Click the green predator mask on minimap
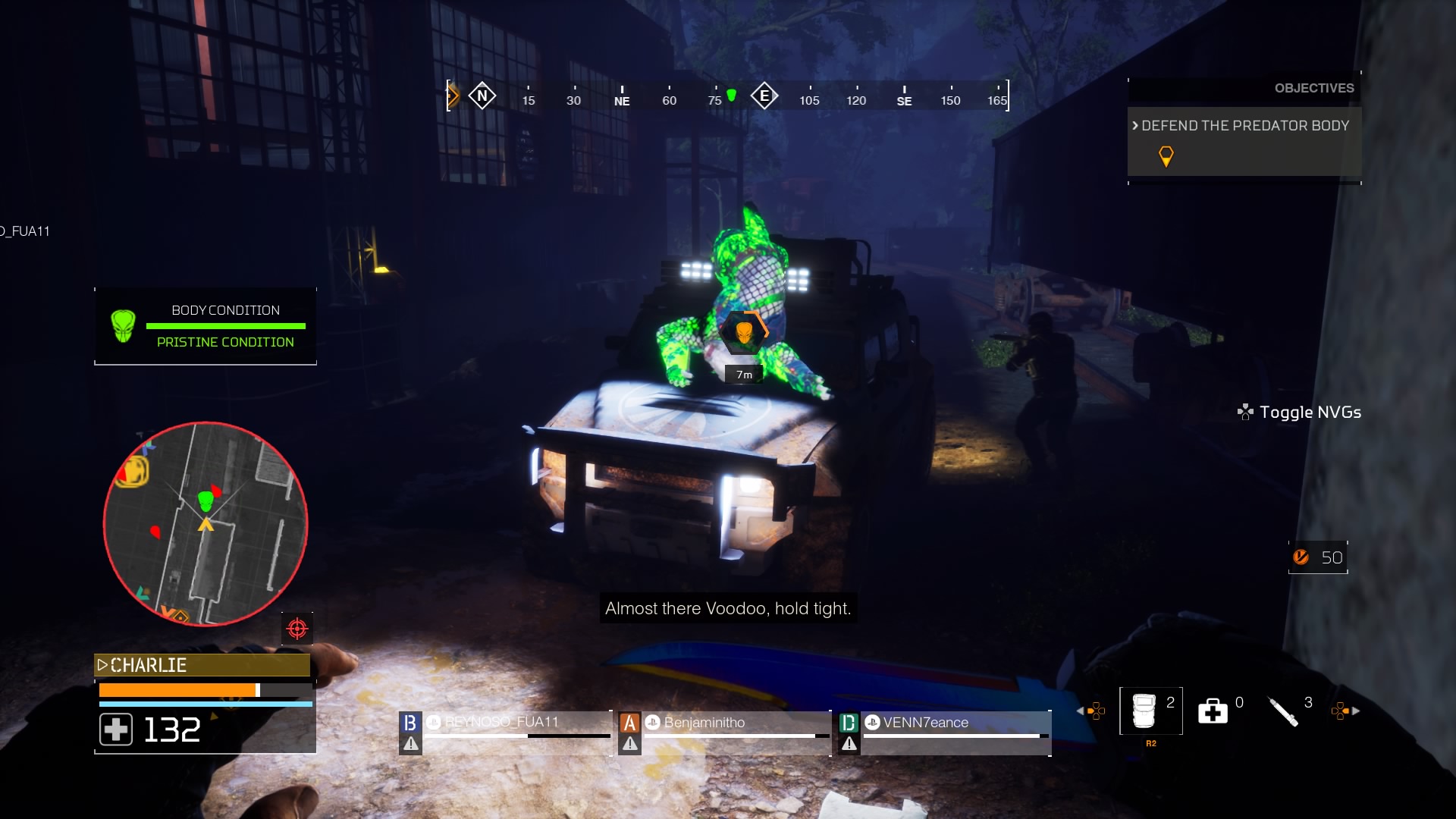This screenshot has height=819, width=1456. [205, 501]
